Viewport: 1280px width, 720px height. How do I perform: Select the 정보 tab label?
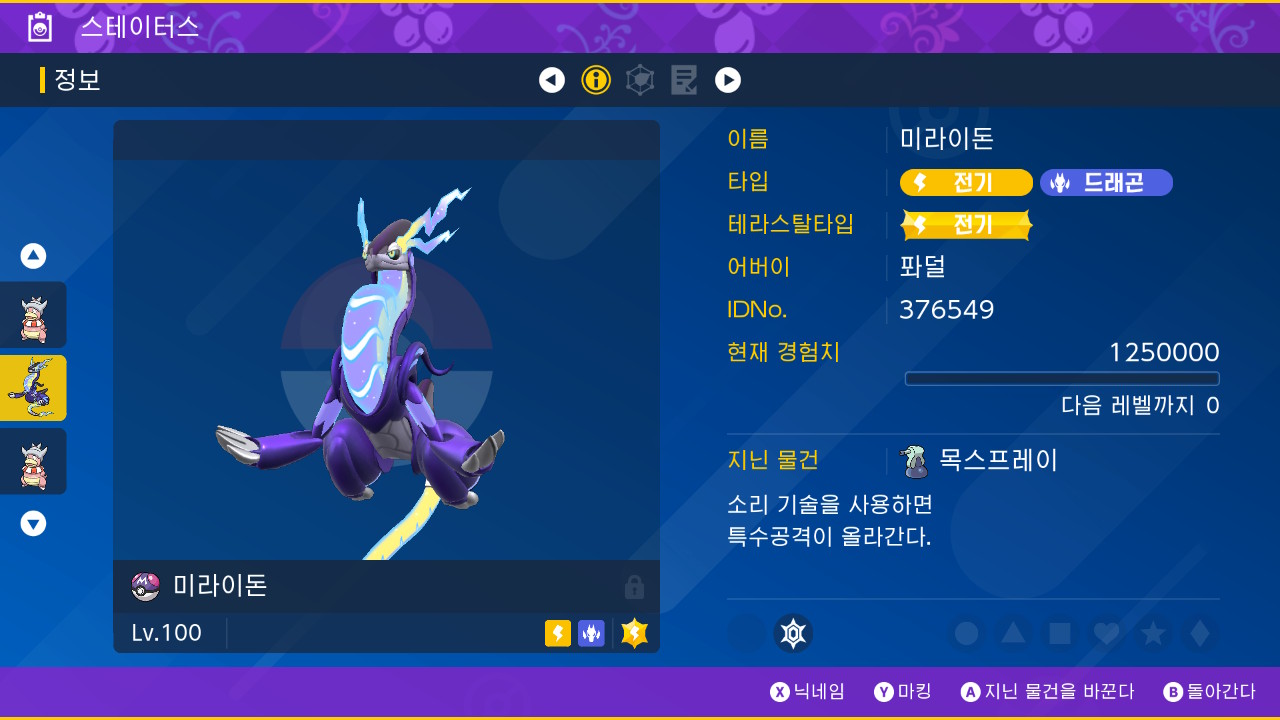coord(76,80)
